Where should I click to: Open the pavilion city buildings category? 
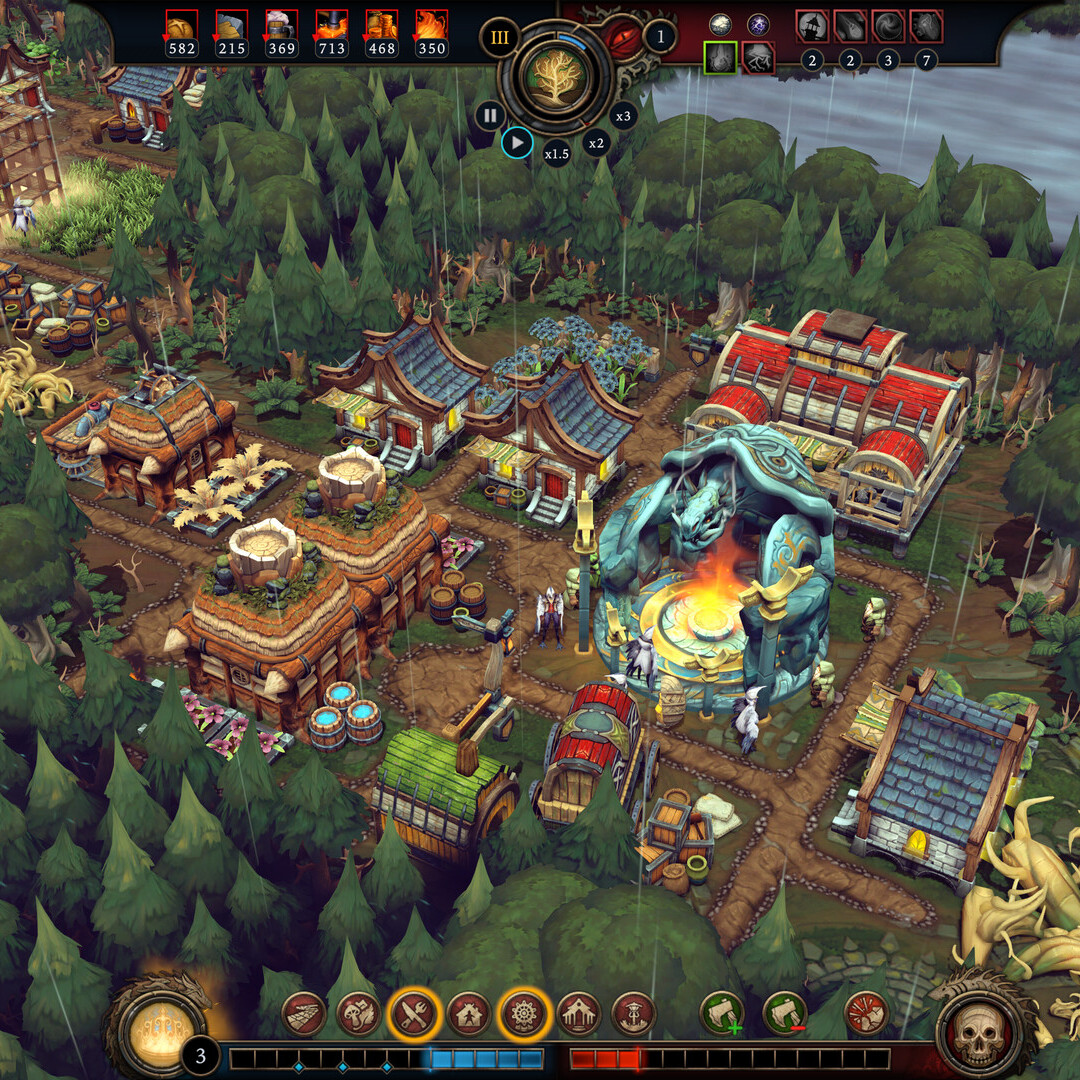click(x=577, y=1014)
